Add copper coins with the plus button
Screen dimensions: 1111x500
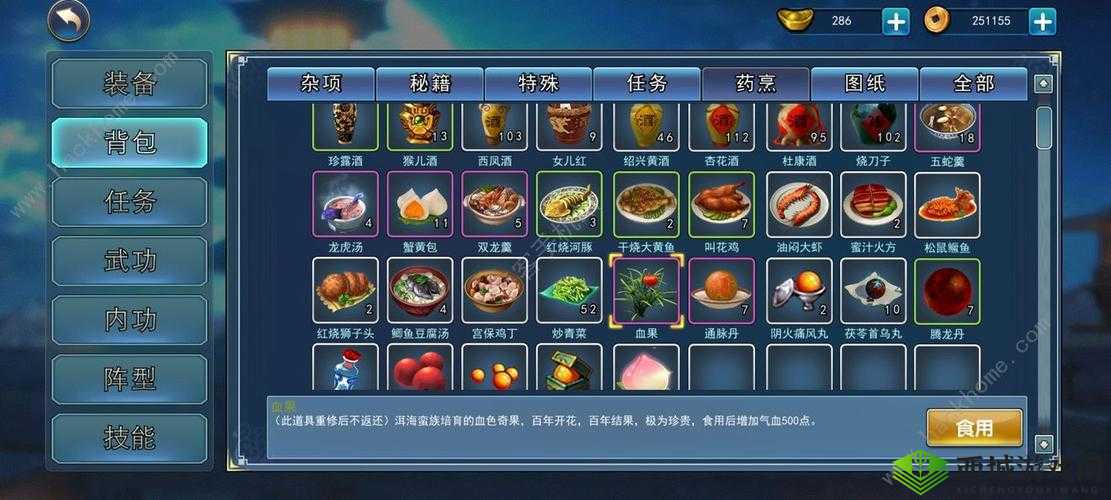1043,21
